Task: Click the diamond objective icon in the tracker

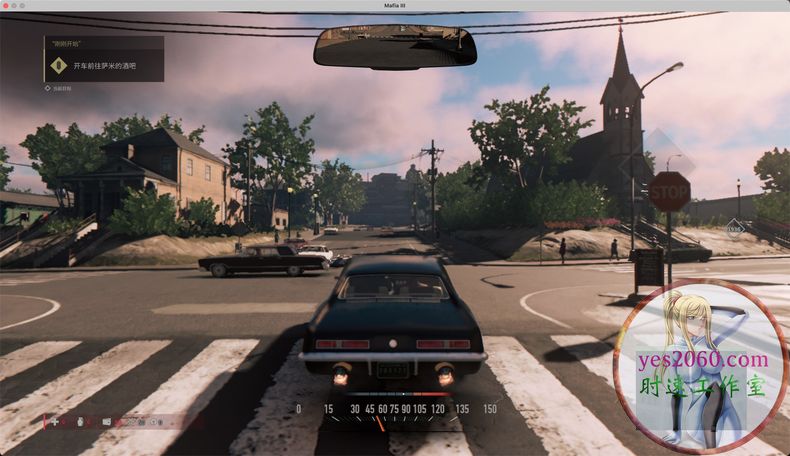Action: 59,66
